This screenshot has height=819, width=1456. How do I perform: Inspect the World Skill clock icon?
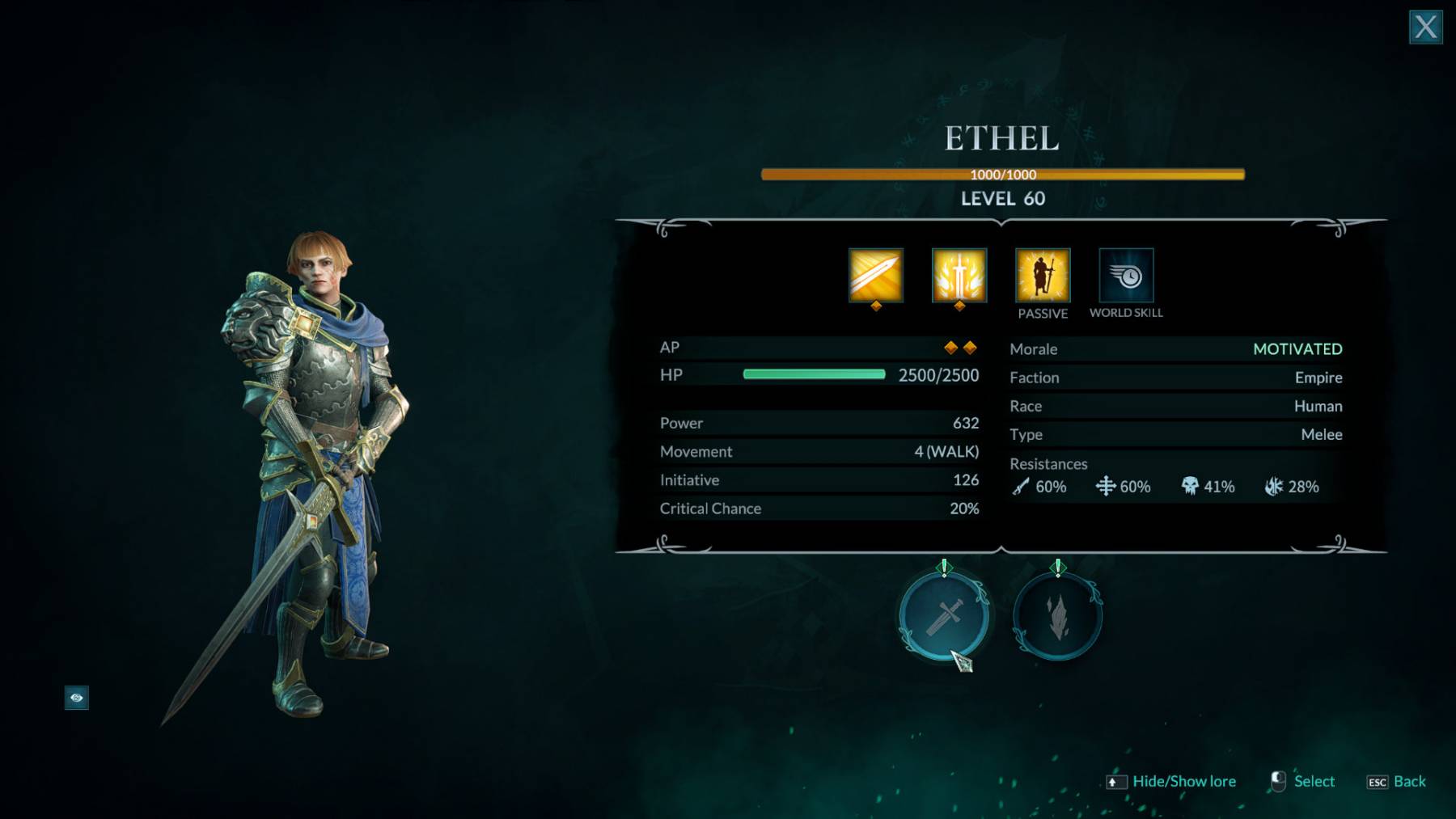point(1126,276)
